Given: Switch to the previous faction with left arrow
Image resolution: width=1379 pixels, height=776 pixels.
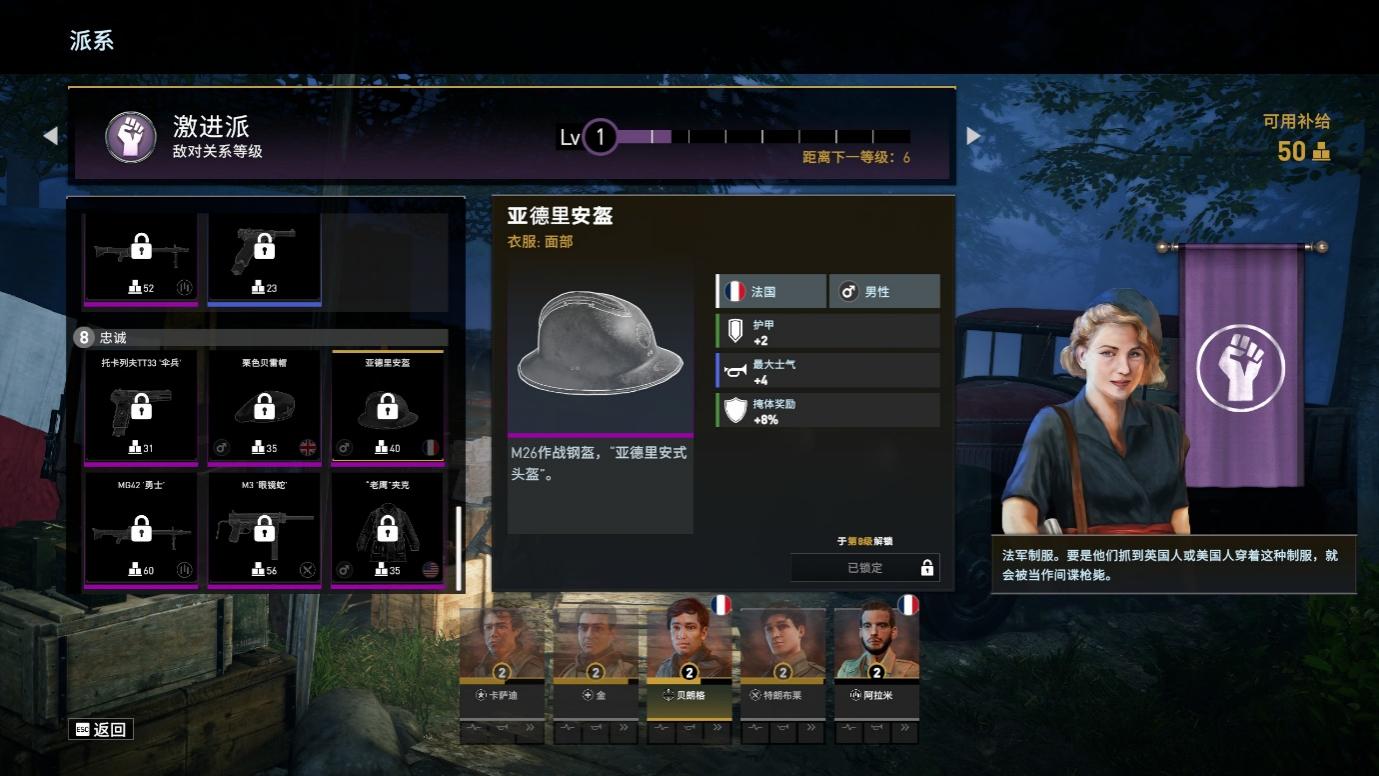Looking at the screenshot, I should point(51,136).
